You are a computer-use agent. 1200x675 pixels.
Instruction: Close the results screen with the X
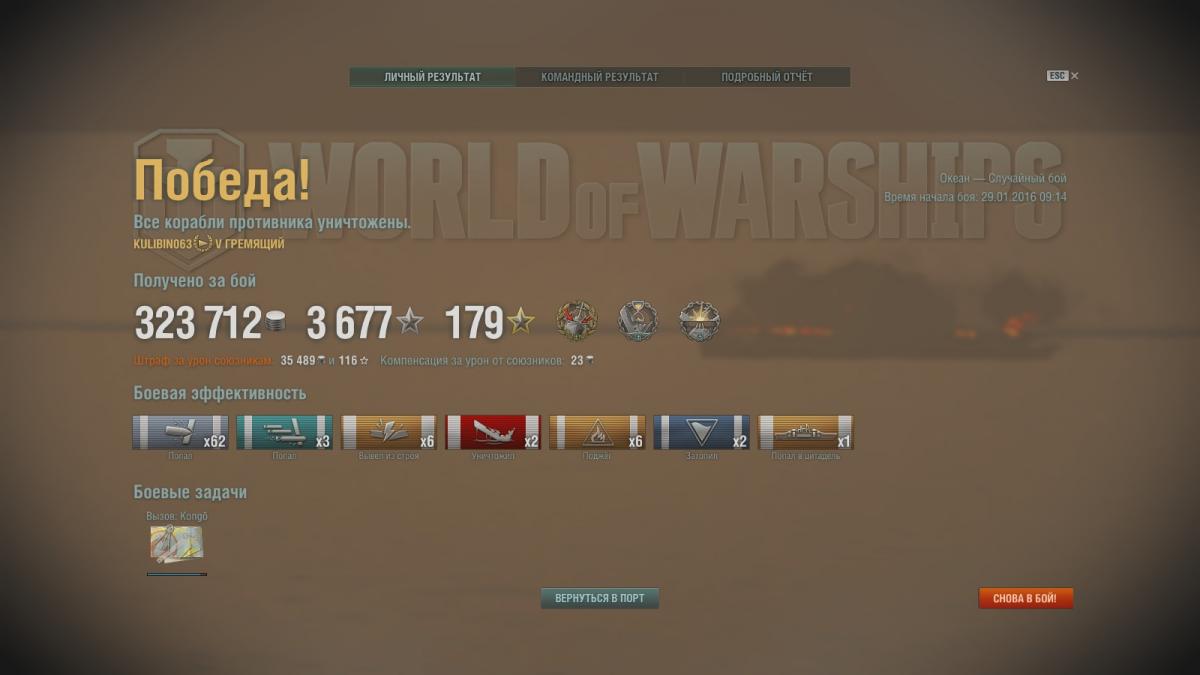tap(1075, 76)
